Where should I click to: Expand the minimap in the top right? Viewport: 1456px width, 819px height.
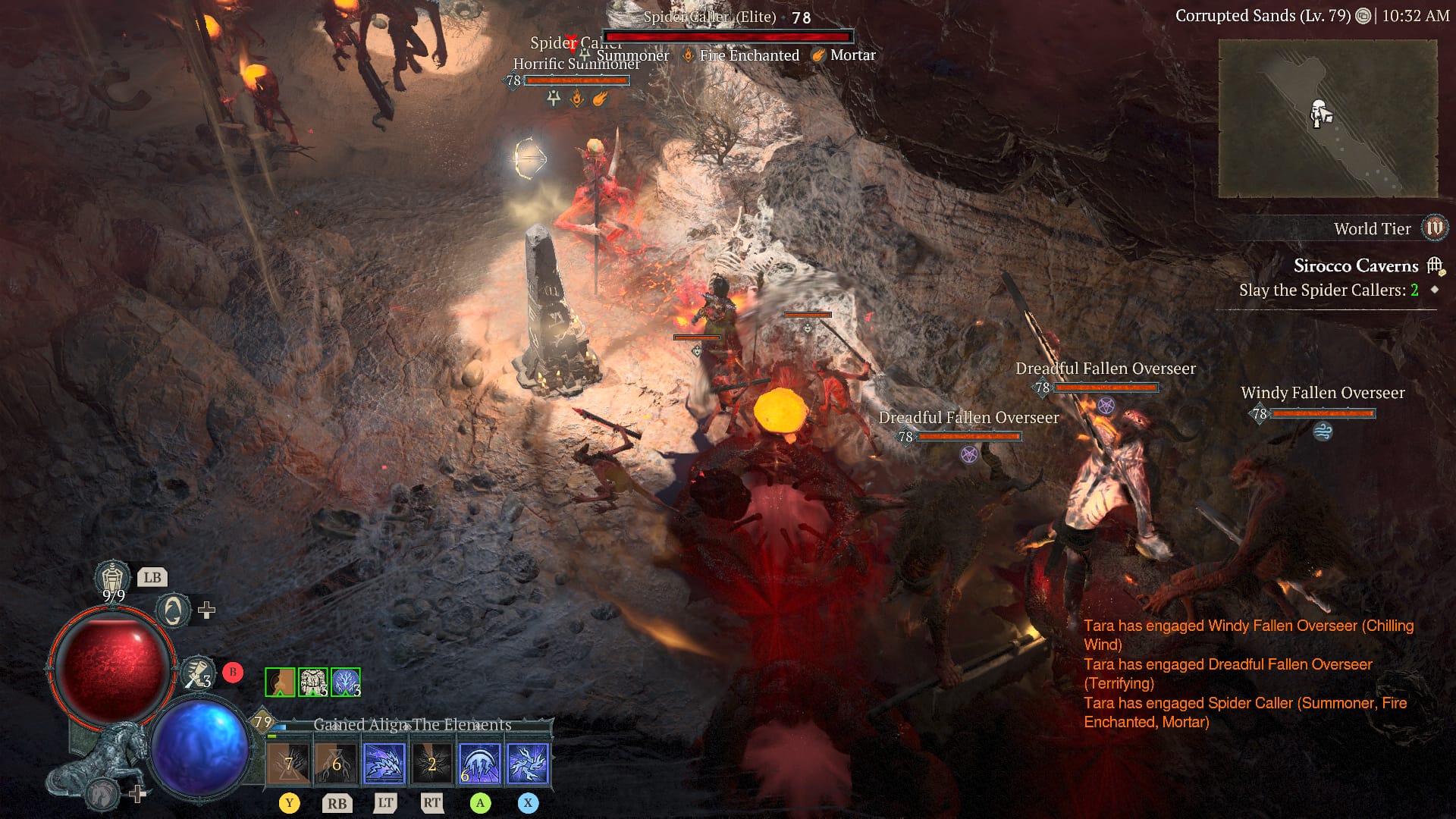point(1329,118)
